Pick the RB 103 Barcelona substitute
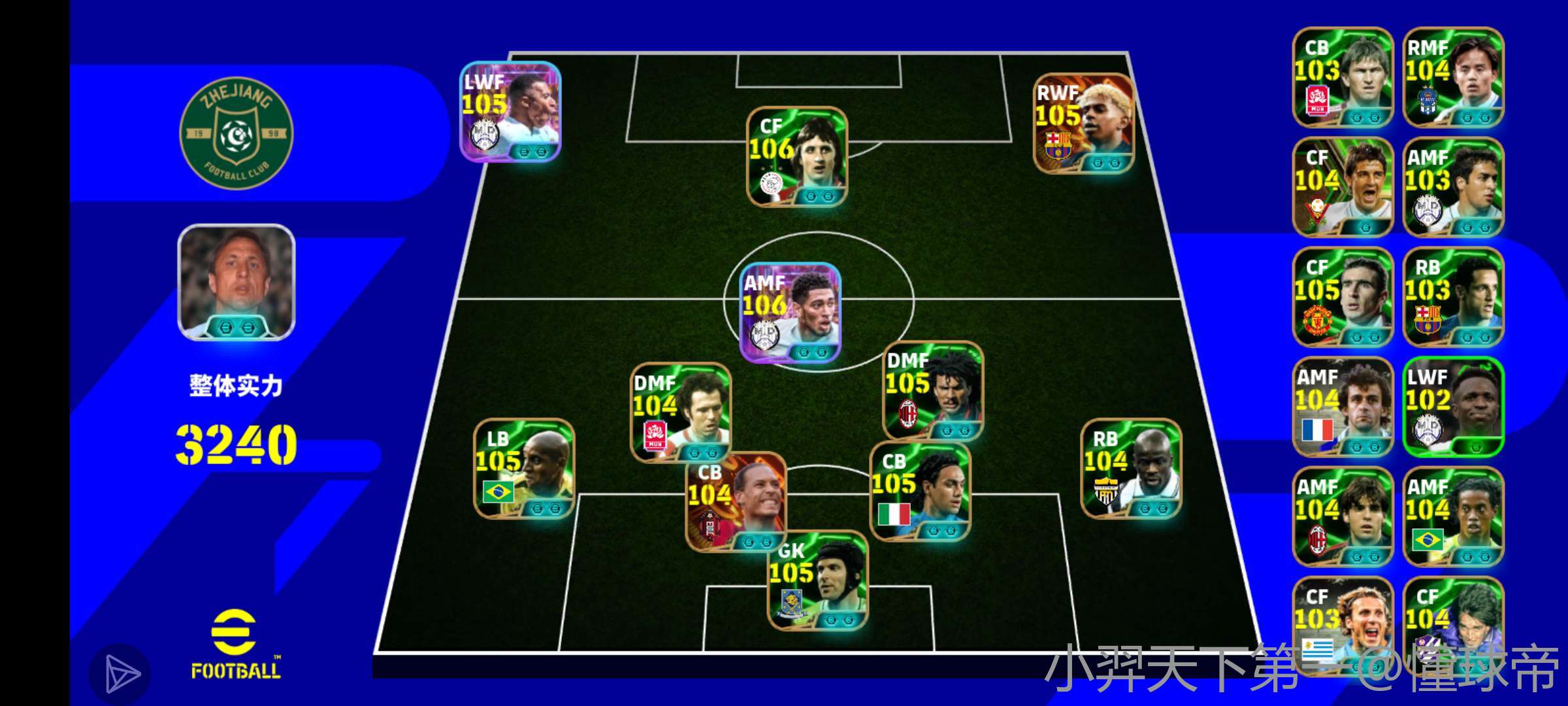Screen dimensions: 1568x706 (1454, 297)
